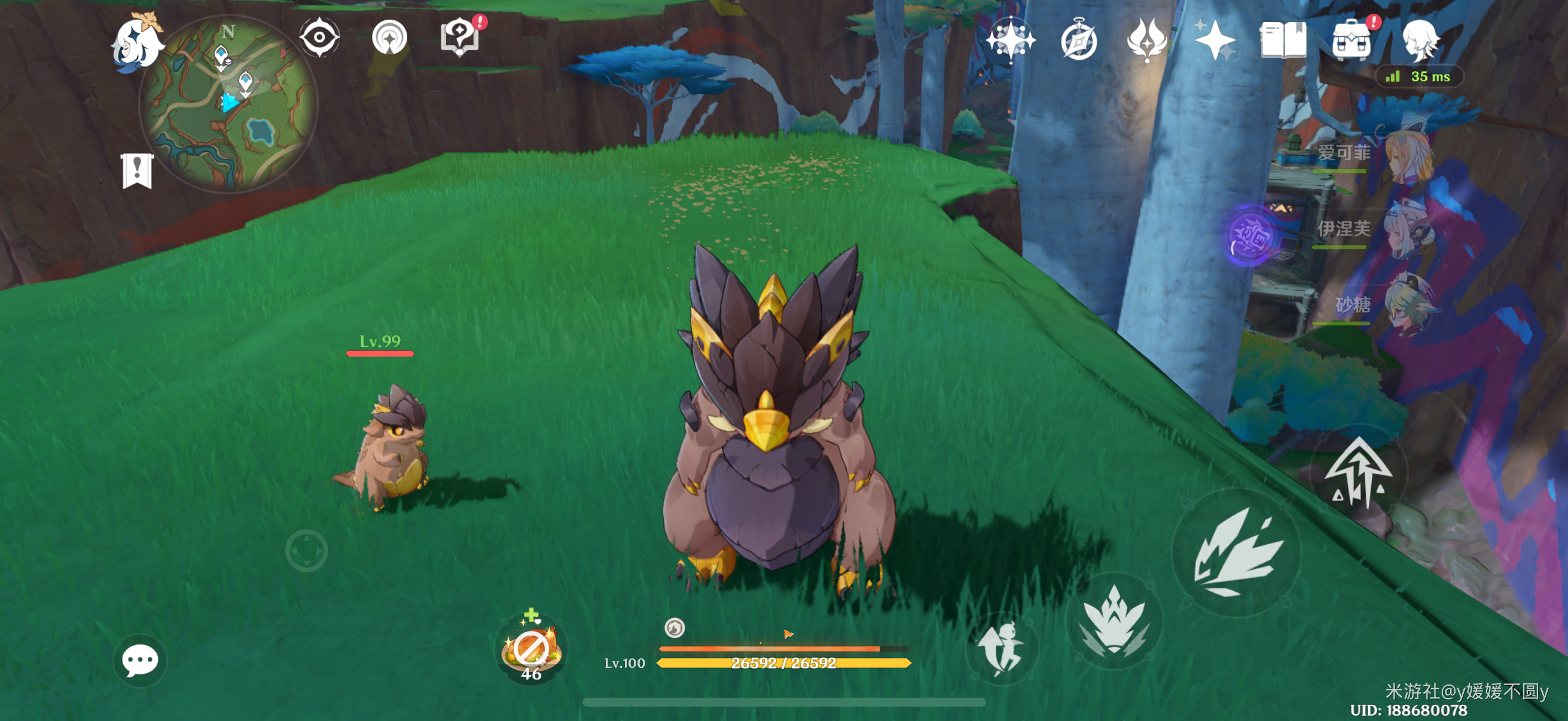Toggle elemental sight eye icon
Screen dimensions: 1568x721
[319, 38]
